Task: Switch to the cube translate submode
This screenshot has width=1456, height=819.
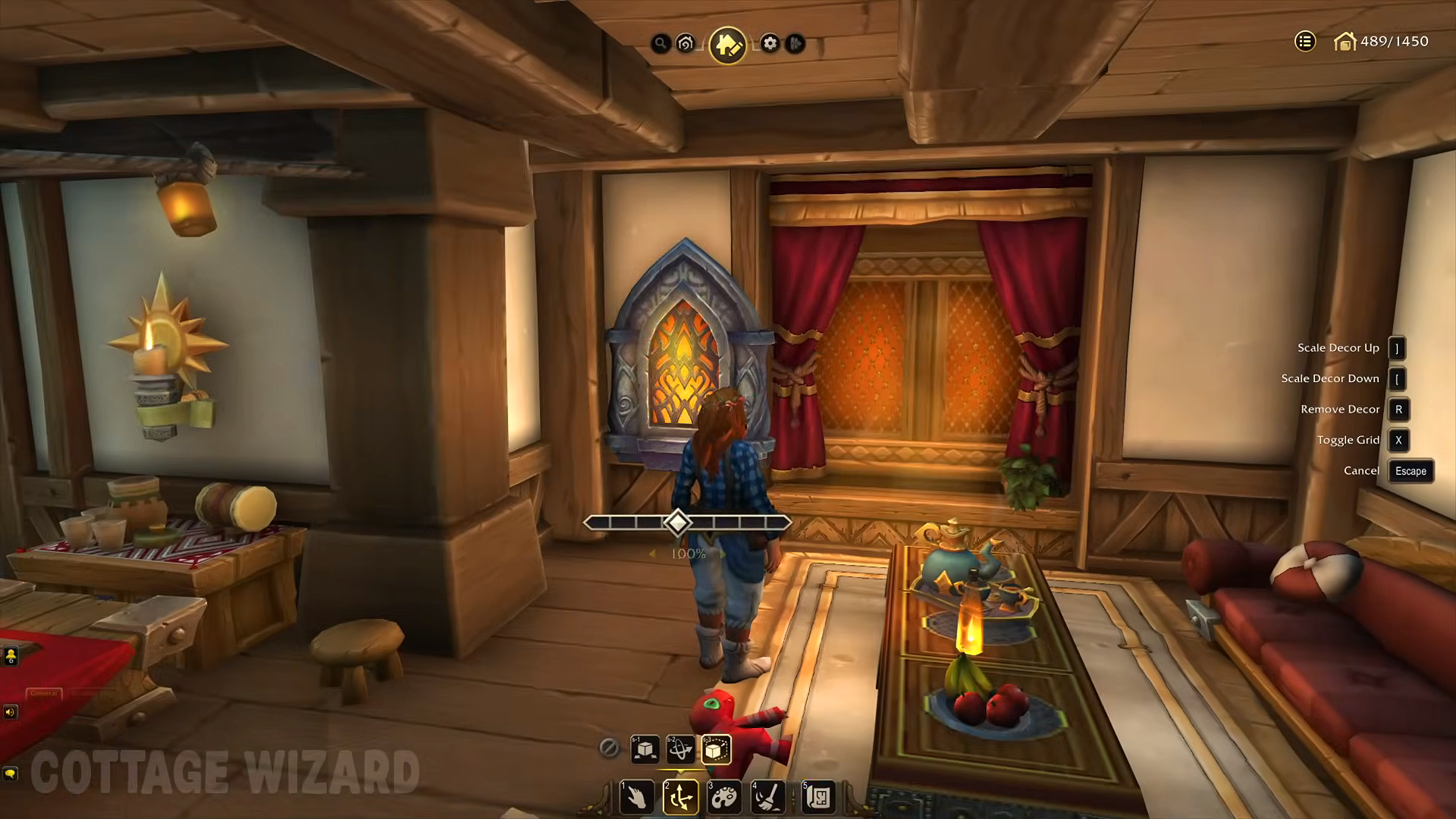Action: point(645,749)
